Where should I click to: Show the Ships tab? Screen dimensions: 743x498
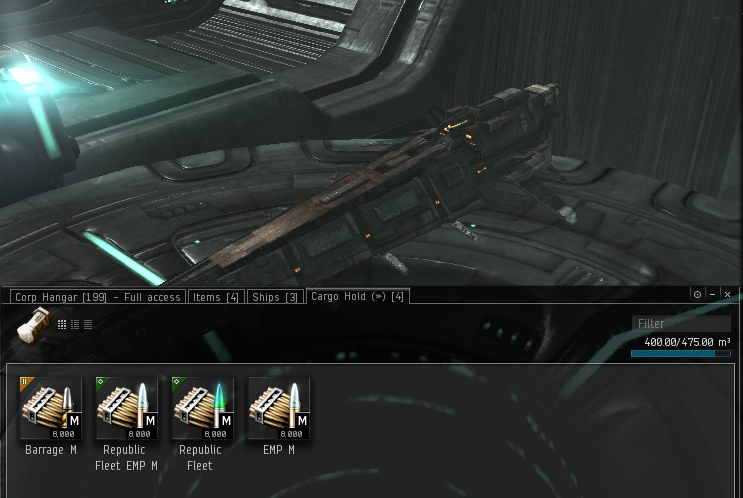point(275,297)
